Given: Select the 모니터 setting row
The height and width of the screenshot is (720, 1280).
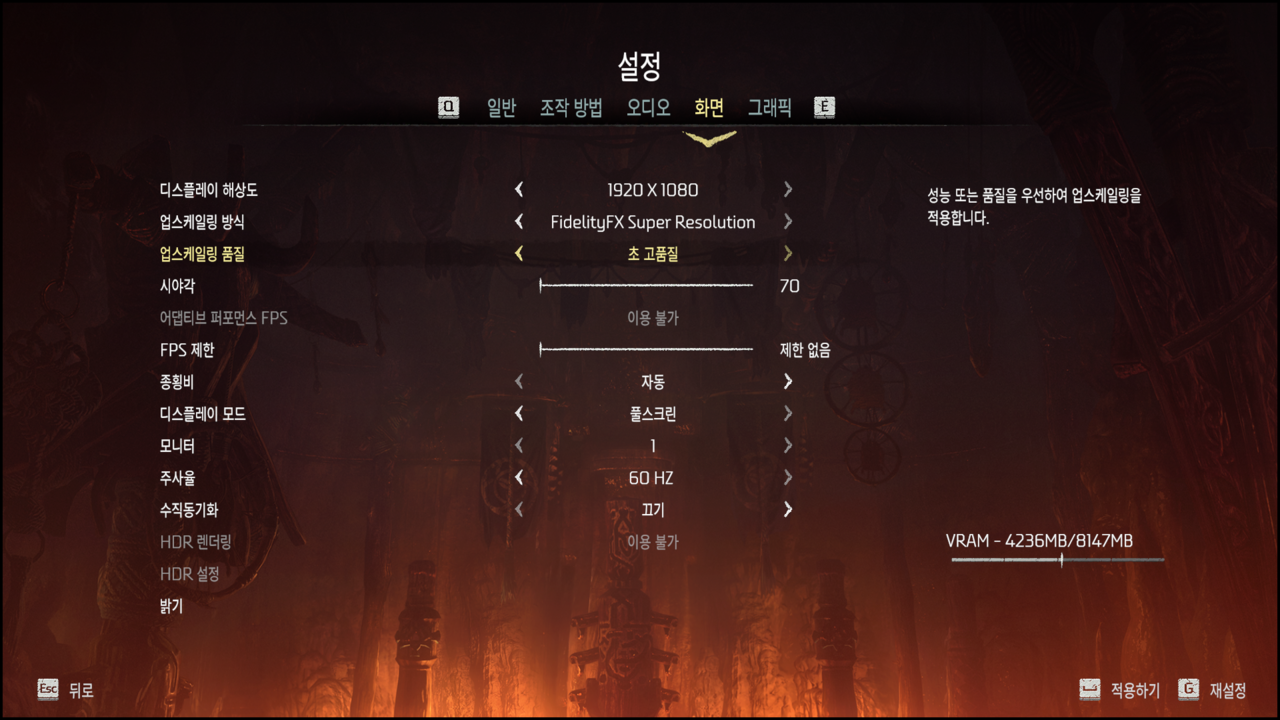Looking at the screenshot, I should pos(177,446).
